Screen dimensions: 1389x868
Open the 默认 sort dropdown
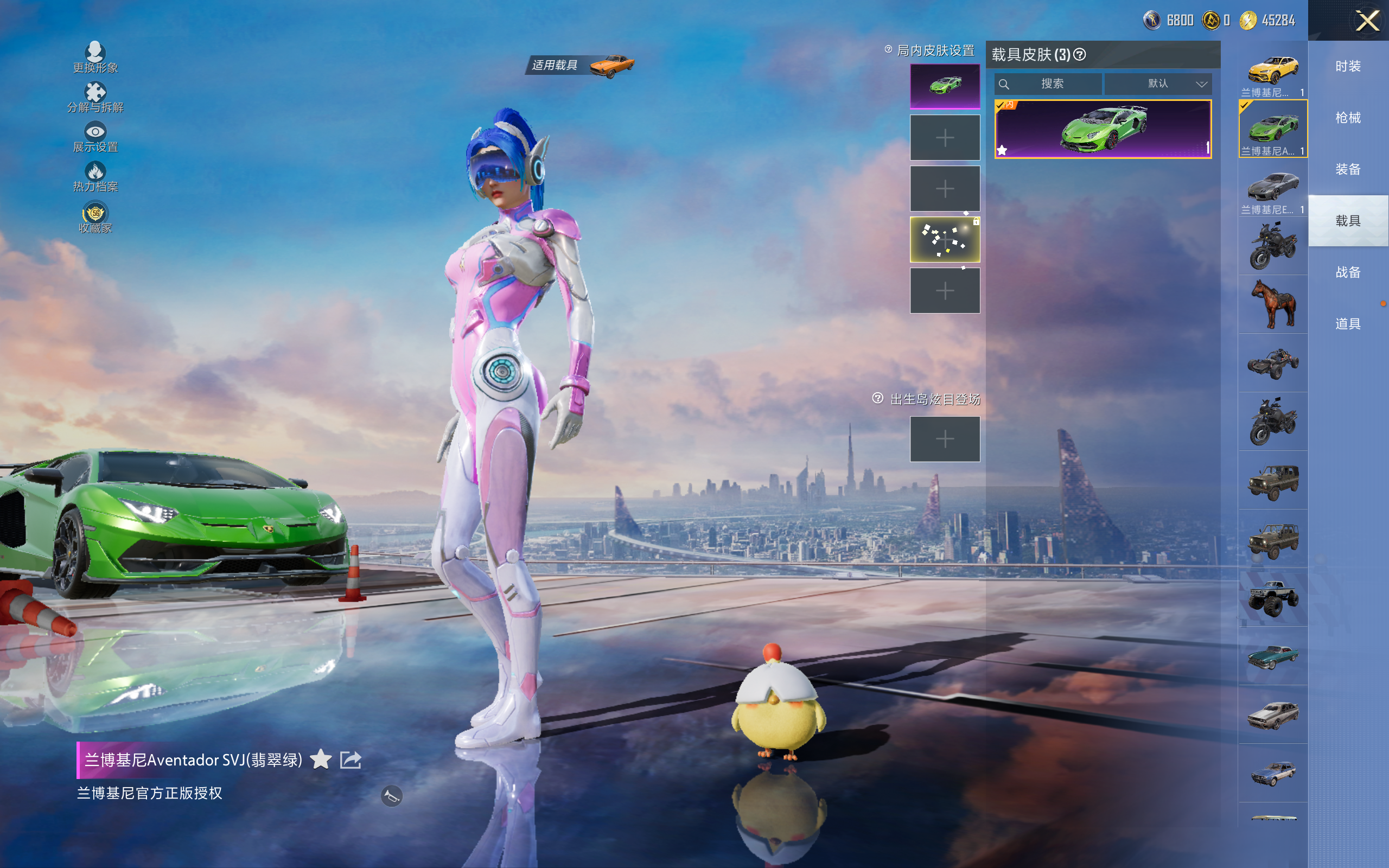pos(1158,84)
